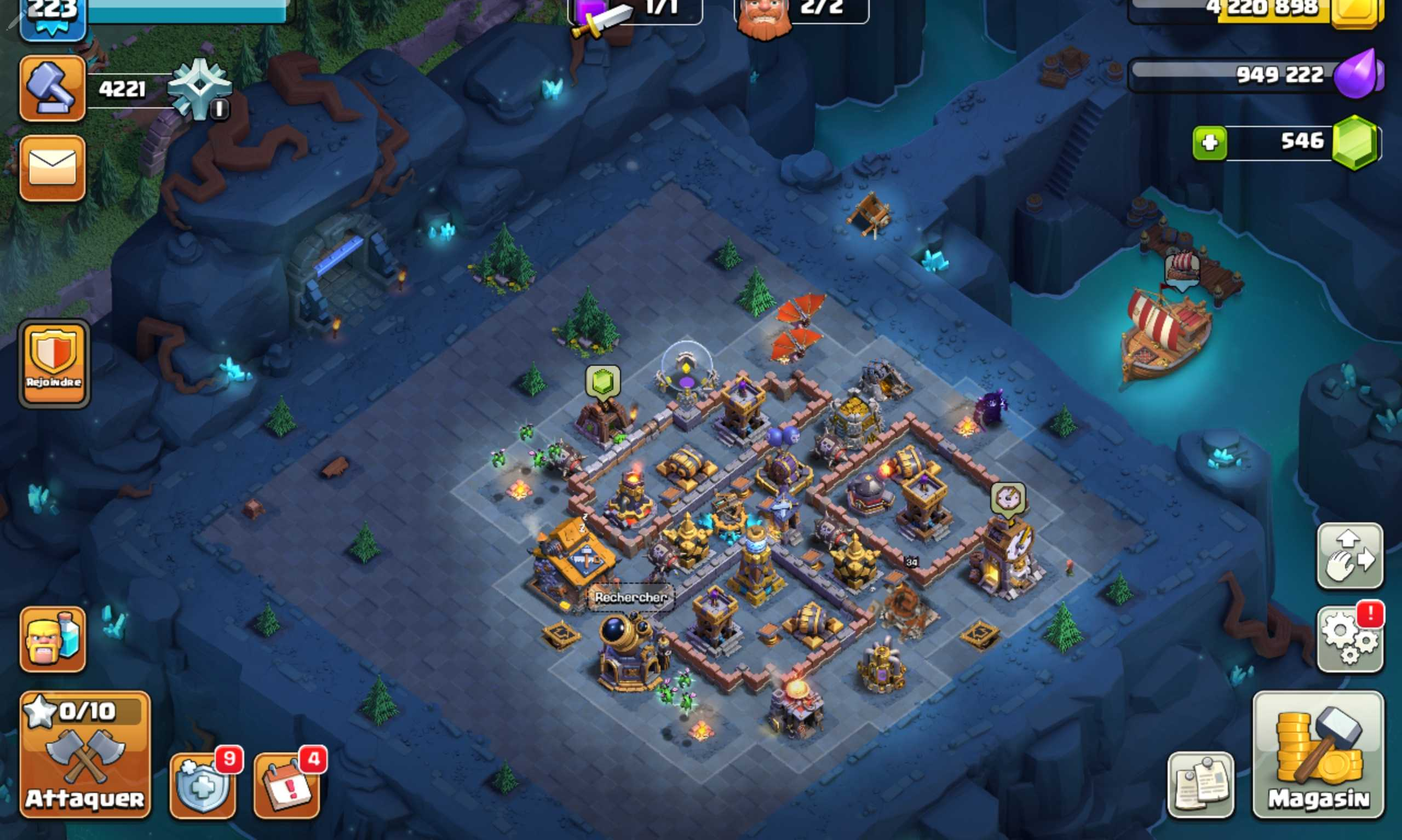
Task: Open the settings gears button
Action: 1350,640
